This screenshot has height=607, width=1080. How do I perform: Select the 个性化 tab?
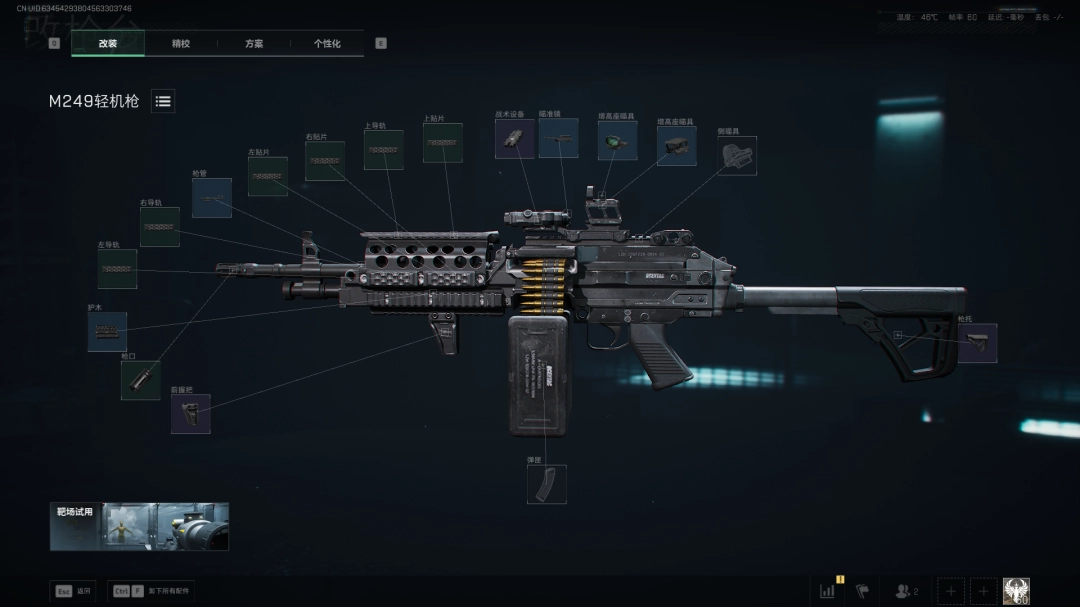pos(327,44)
